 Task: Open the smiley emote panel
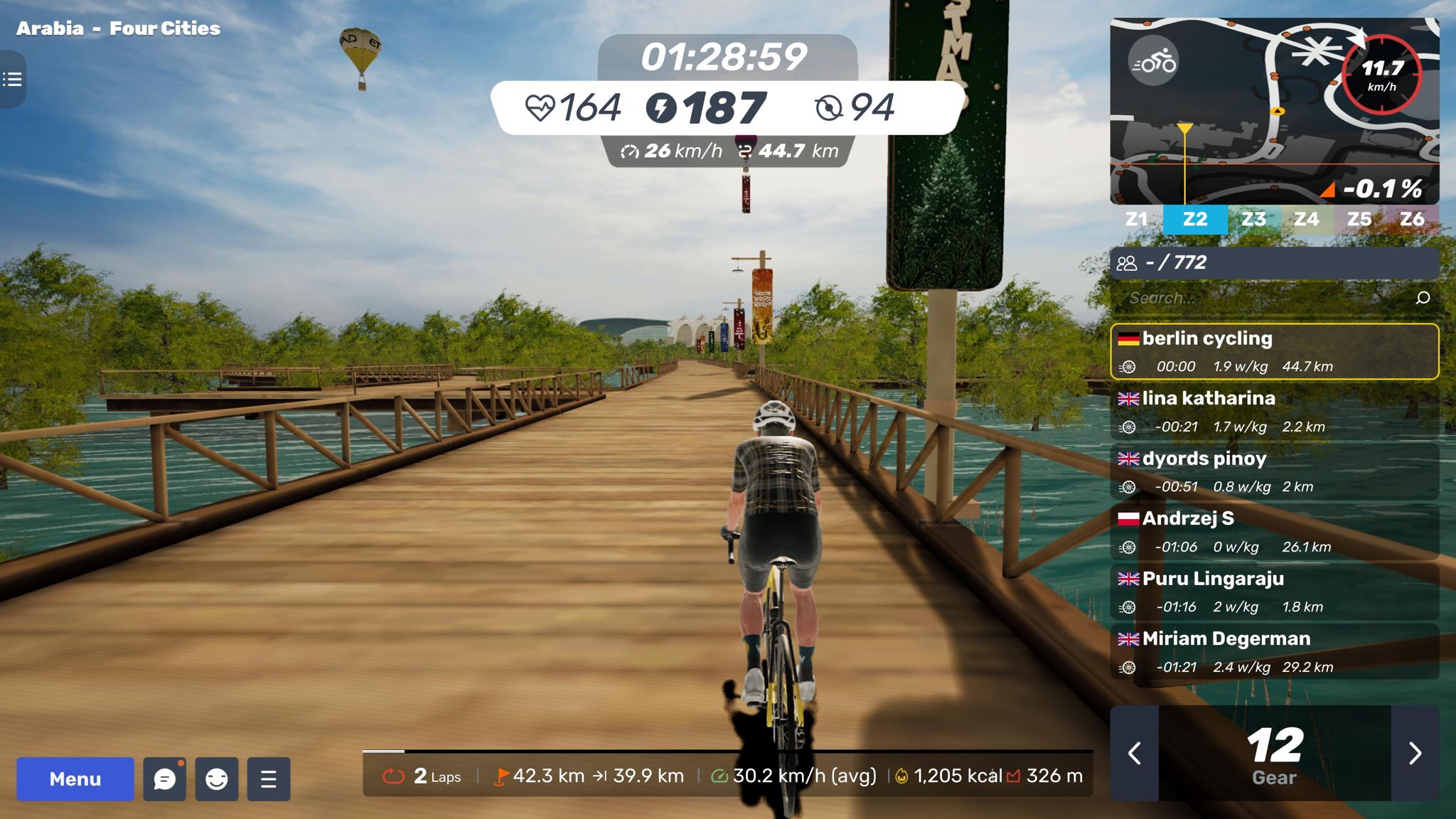[217, 779]
